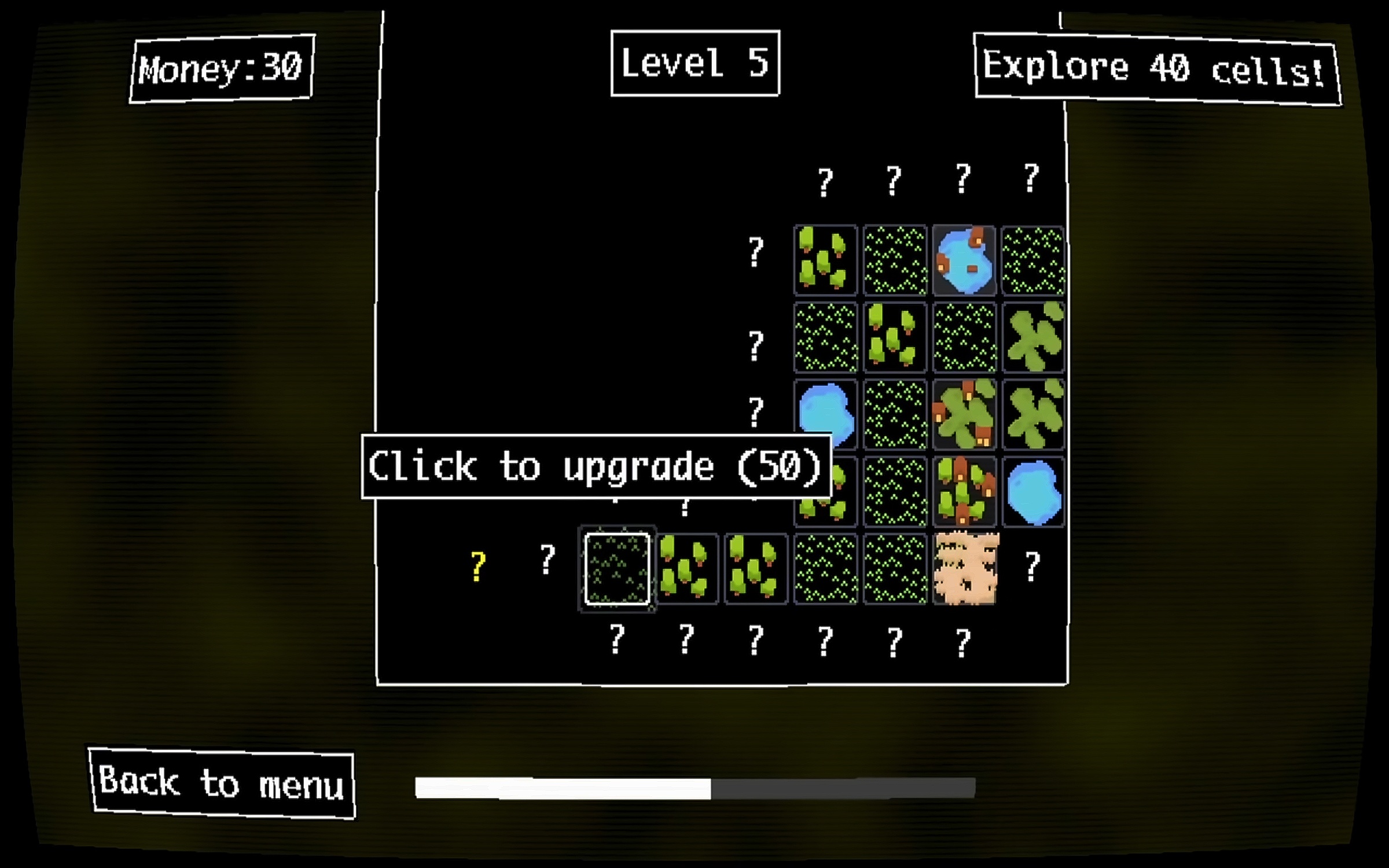This screenshot has width=1389, height=868.
Task: Pick the bushy forest tile with houses
Action: click(964, 414)
